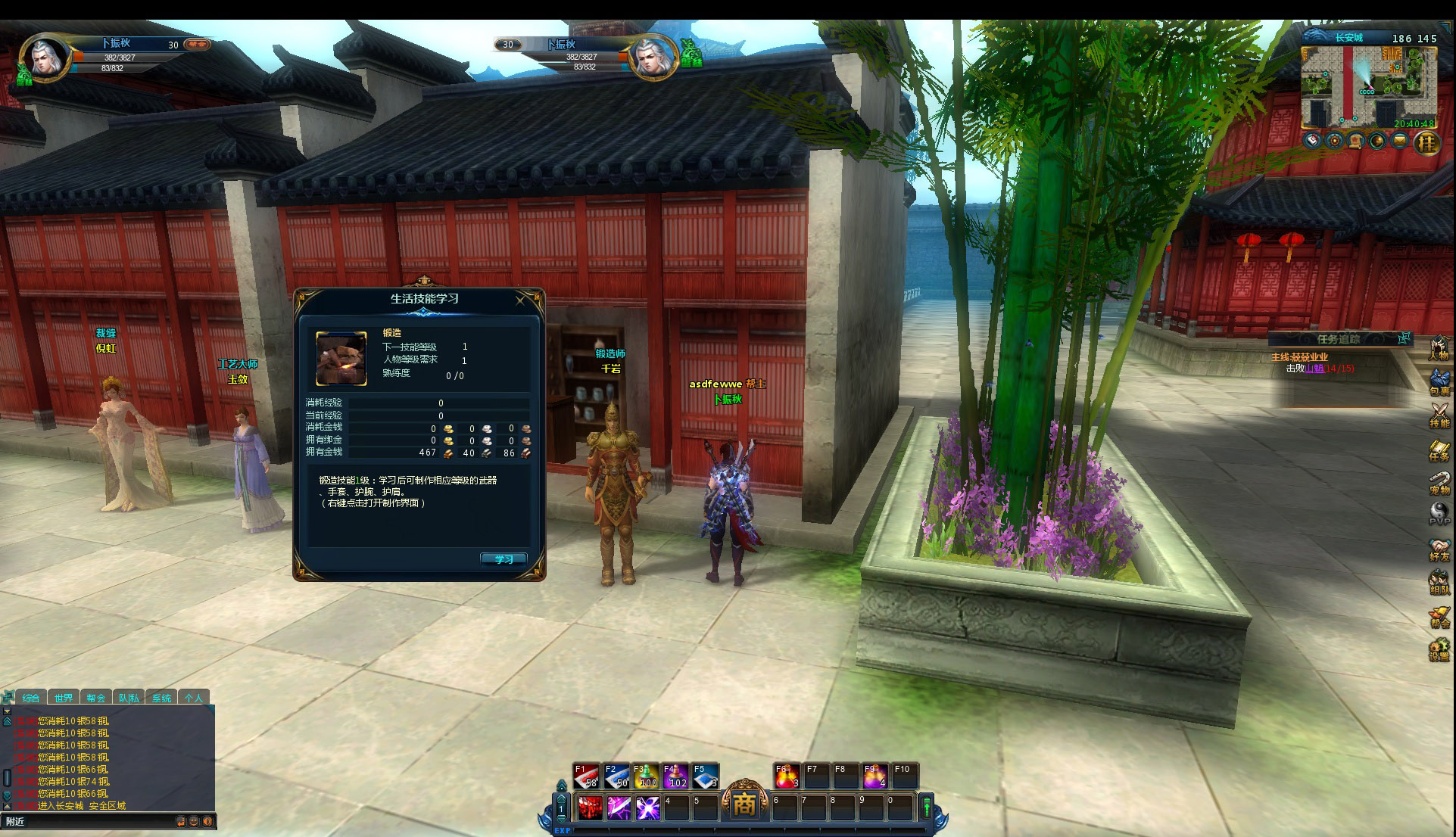
Task: Switch to the 世界 chat tab
Action: click(64, 698)
